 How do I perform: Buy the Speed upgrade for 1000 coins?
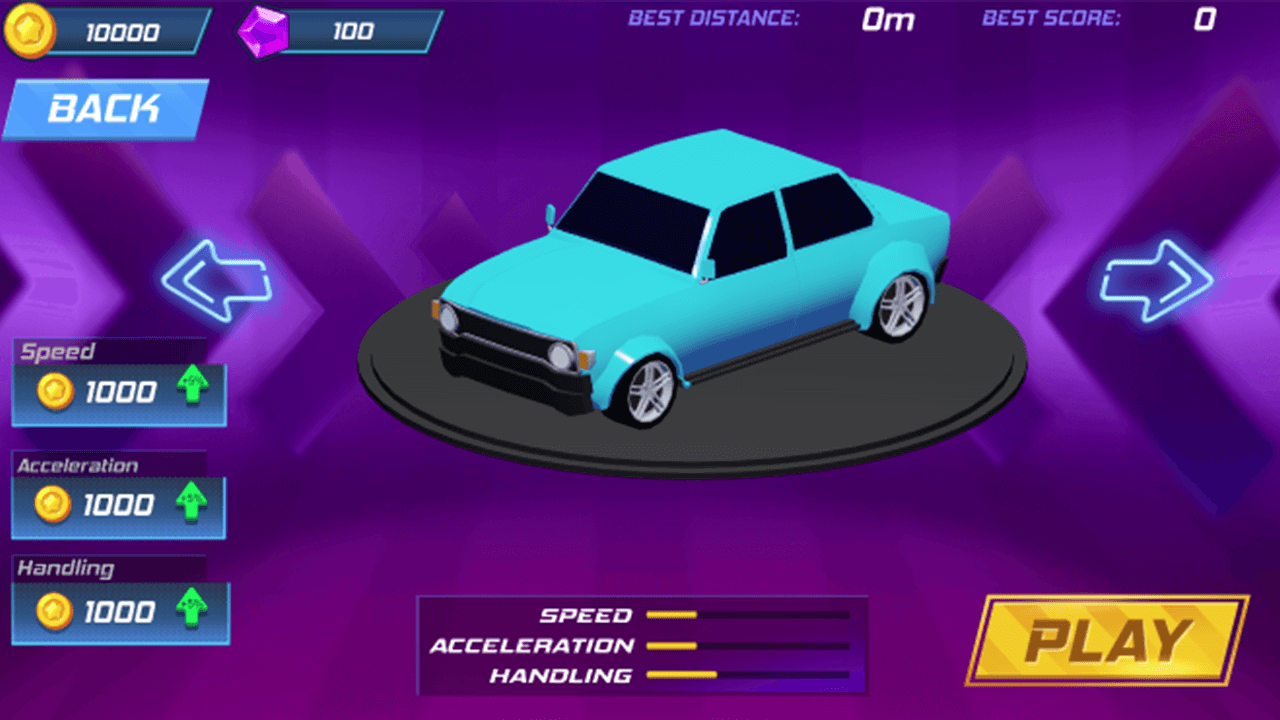pyautogui.click(x=120, y=392)
